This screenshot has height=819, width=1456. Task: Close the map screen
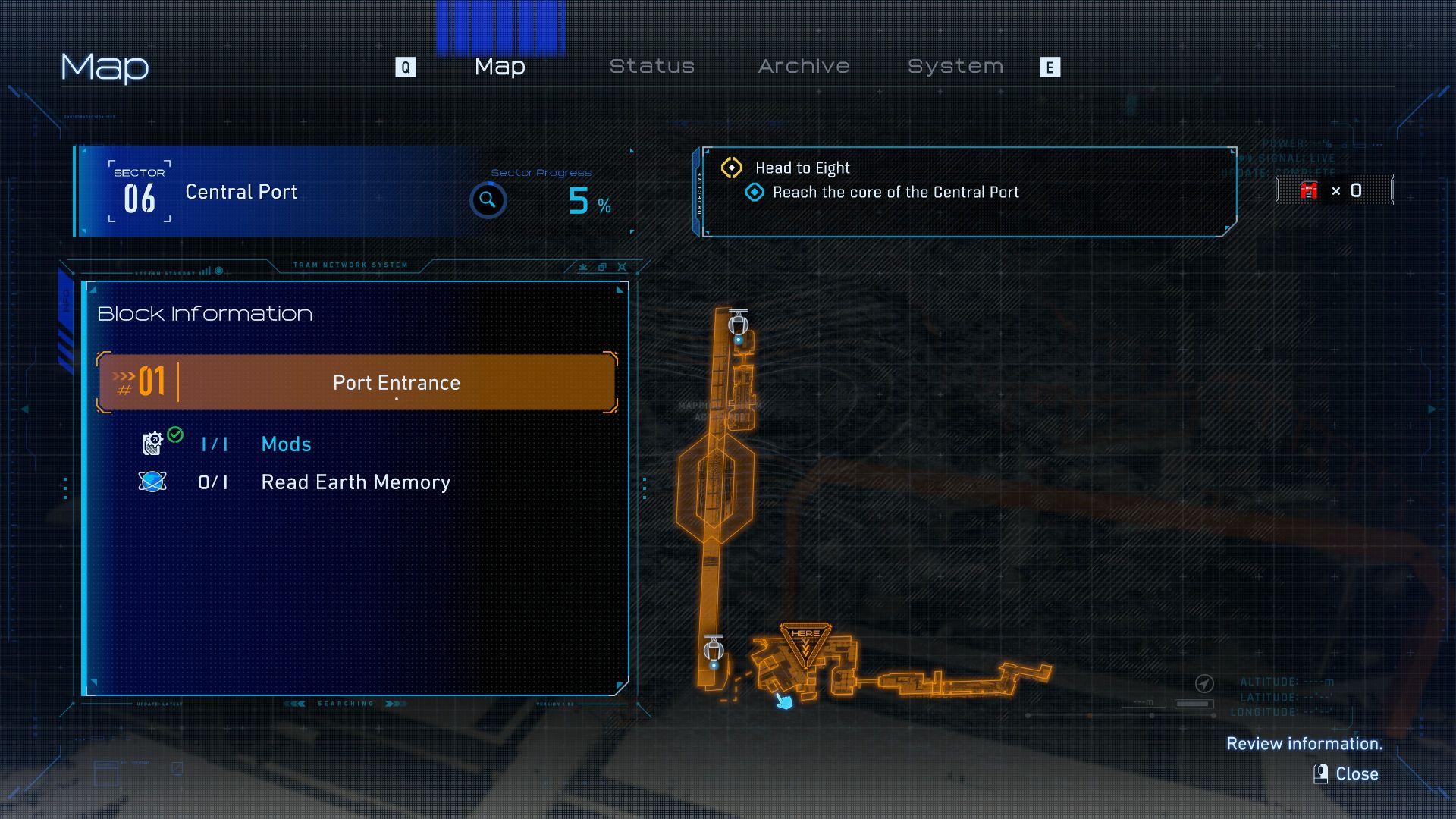(x=1347, y=773)
